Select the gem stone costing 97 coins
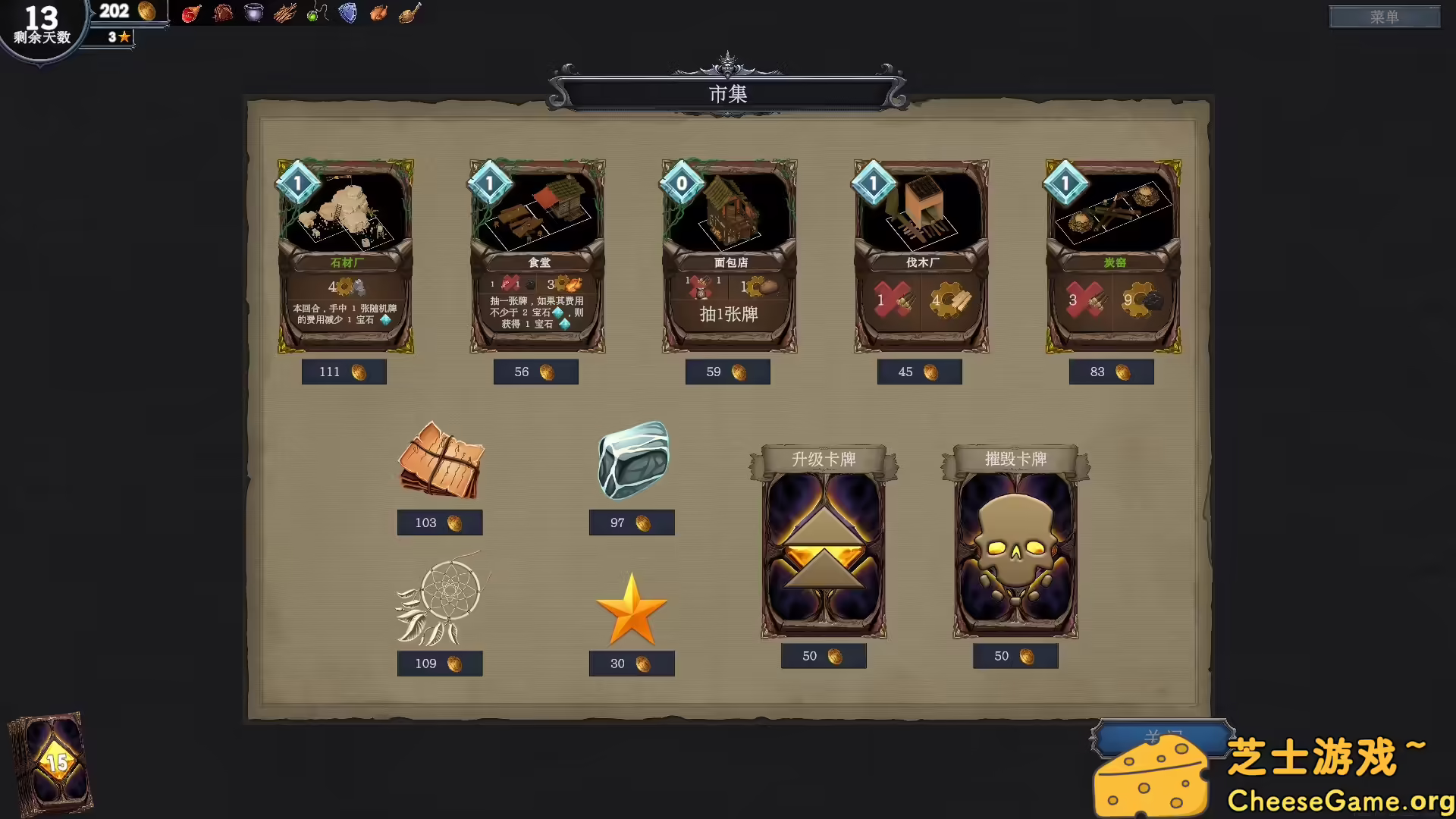Viewport: 1456px width, 819px height. pyautogui.click(x=632, y=459)
